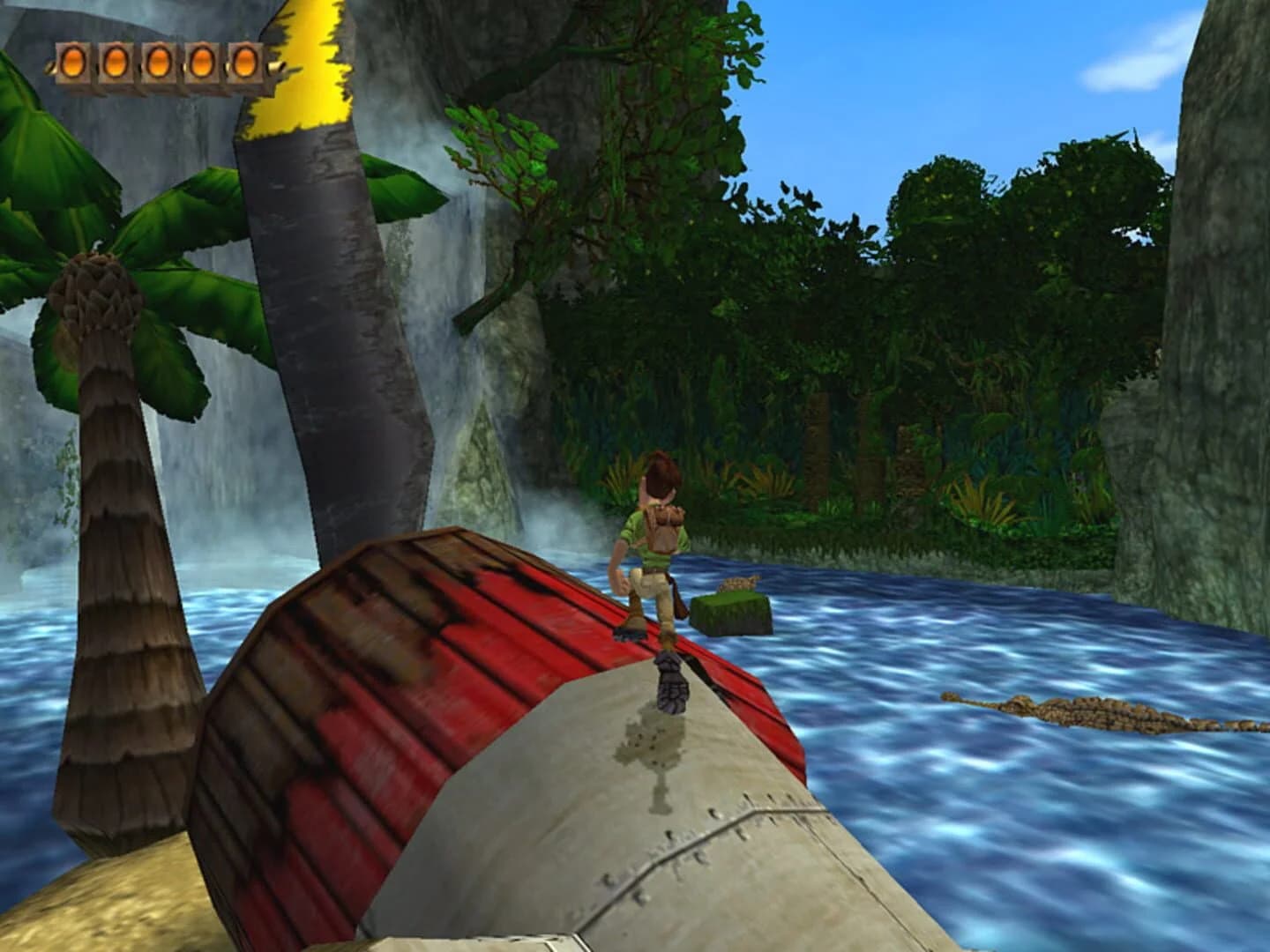Expand the palm tree's leafy crown
The height and width of the screenshot is (952, 1270).
[97, 273]
